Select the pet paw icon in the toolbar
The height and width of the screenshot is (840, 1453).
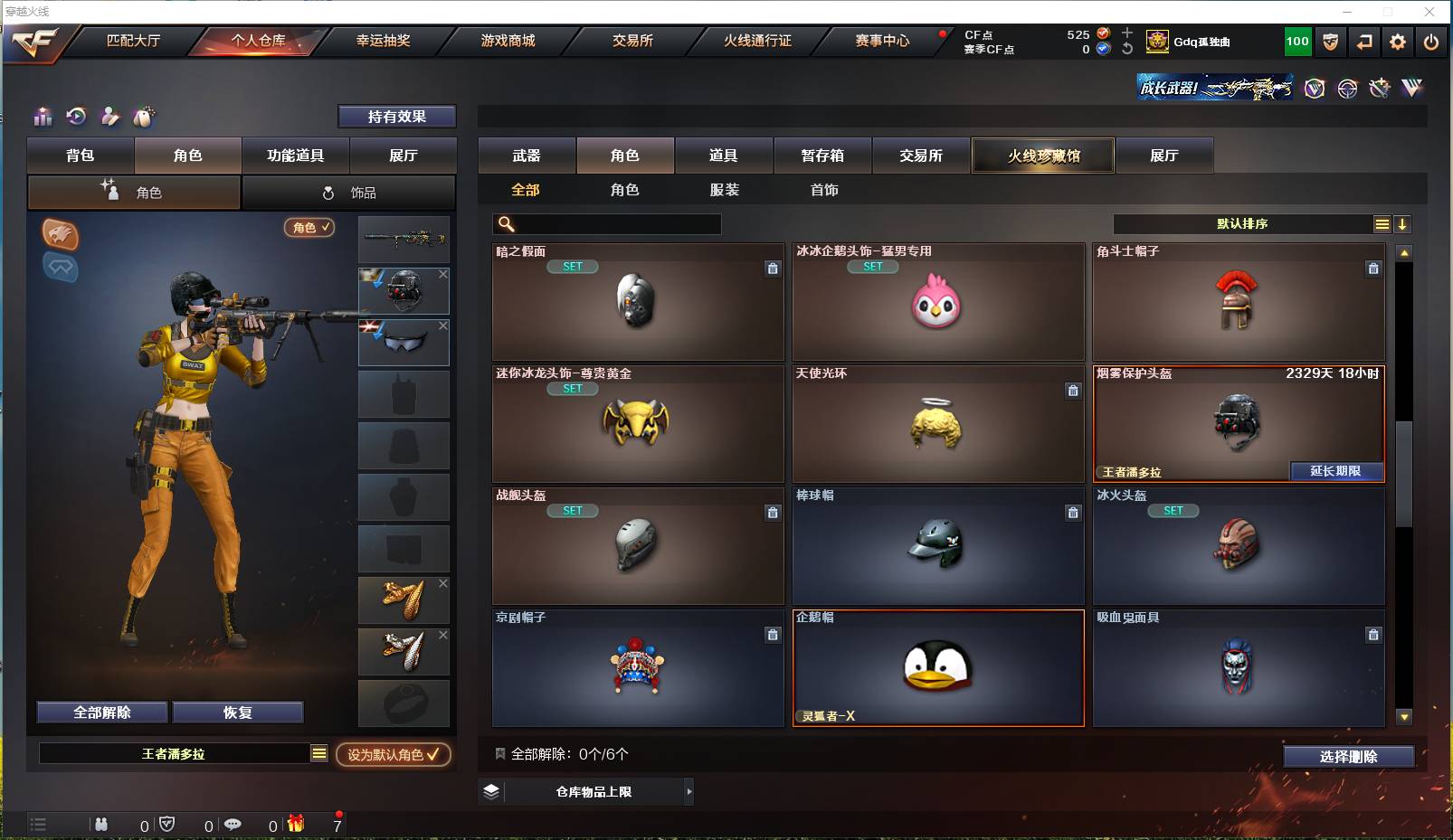pyautogui.click(x=143, y=117)
